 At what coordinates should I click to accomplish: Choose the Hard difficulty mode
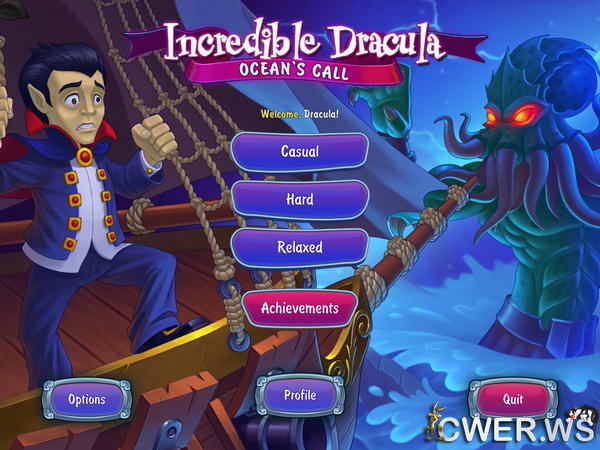pos(300,199)
